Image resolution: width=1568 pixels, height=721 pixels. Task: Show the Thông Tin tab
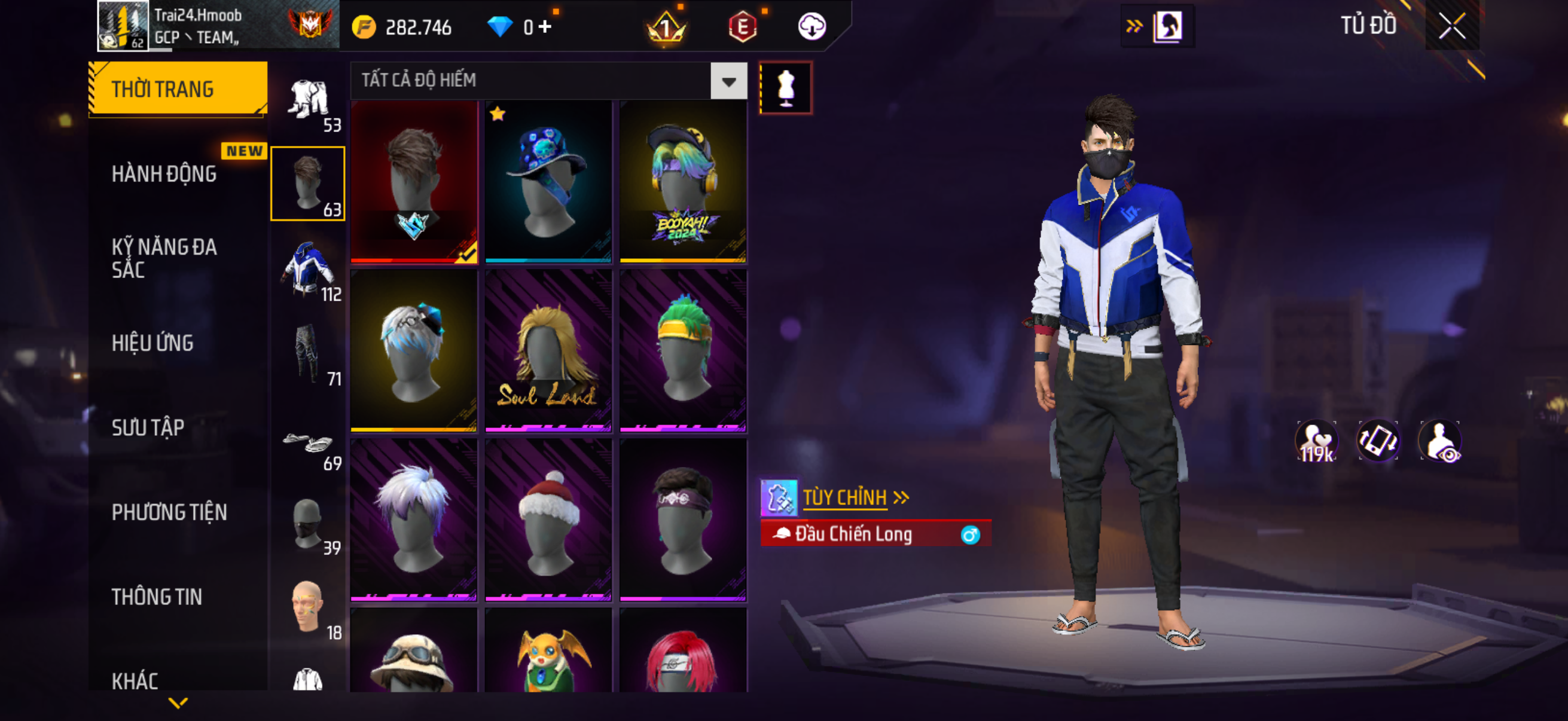[x=157, y=597]
